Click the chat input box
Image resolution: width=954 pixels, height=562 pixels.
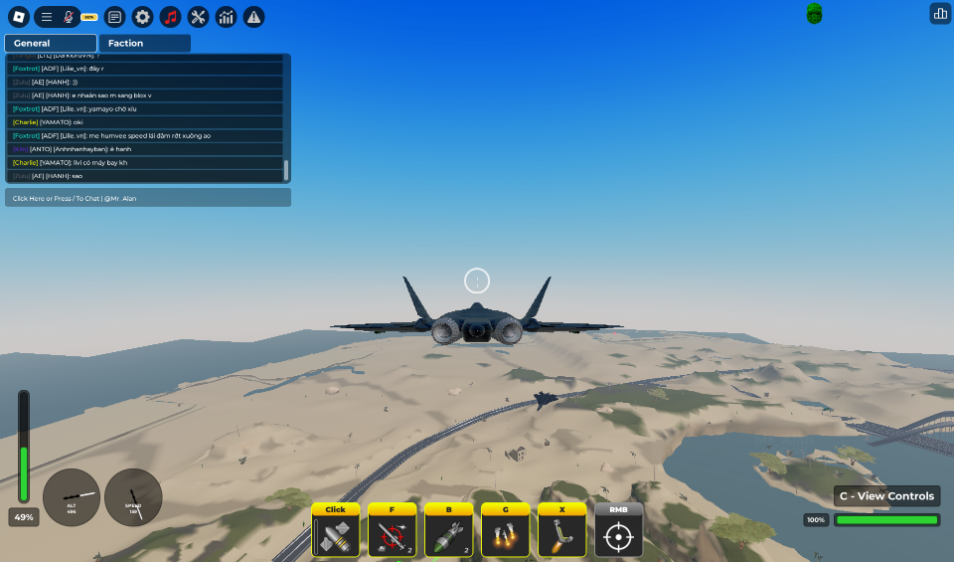coord(148,198)
